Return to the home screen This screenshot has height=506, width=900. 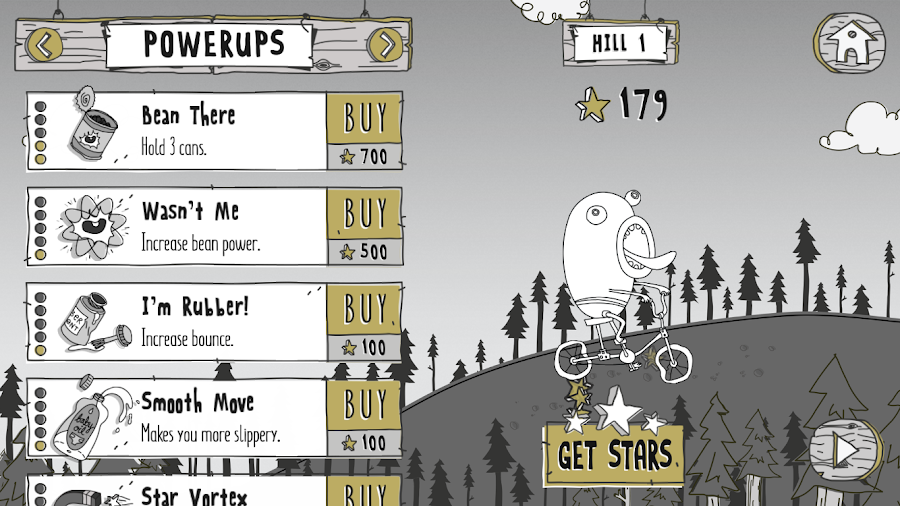coord(849,41)
